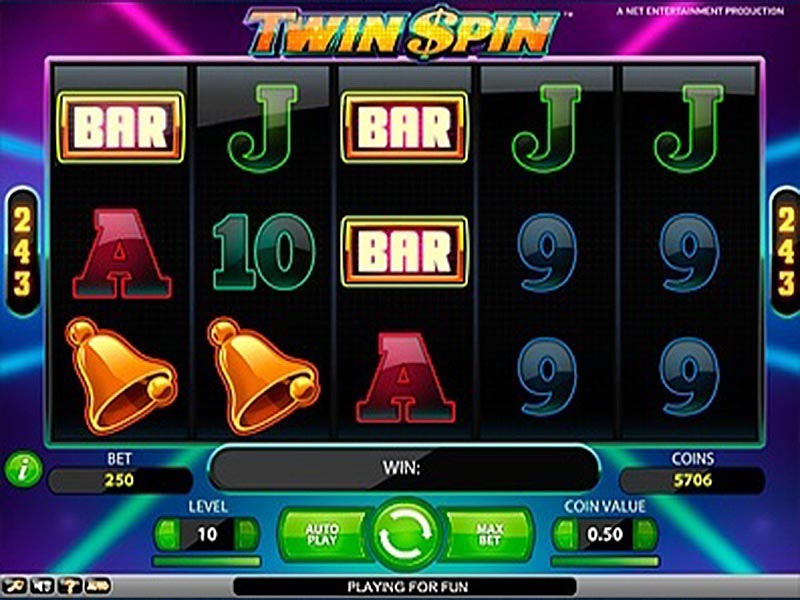
Task: Start Auto Play mode
Action: pos(320,533)
